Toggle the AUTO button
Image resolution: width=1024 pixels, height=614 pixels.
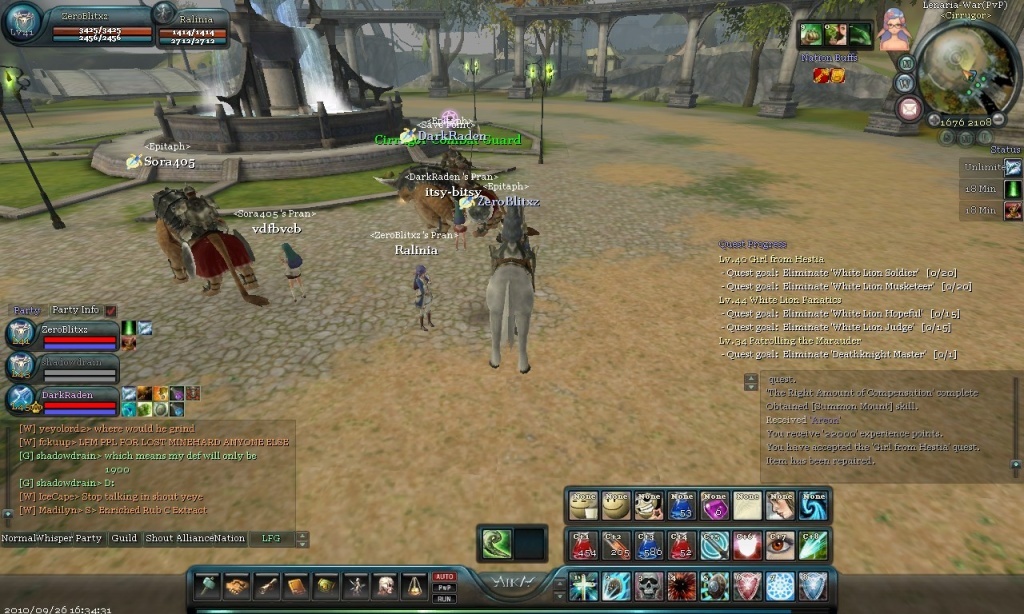[443, 577]
